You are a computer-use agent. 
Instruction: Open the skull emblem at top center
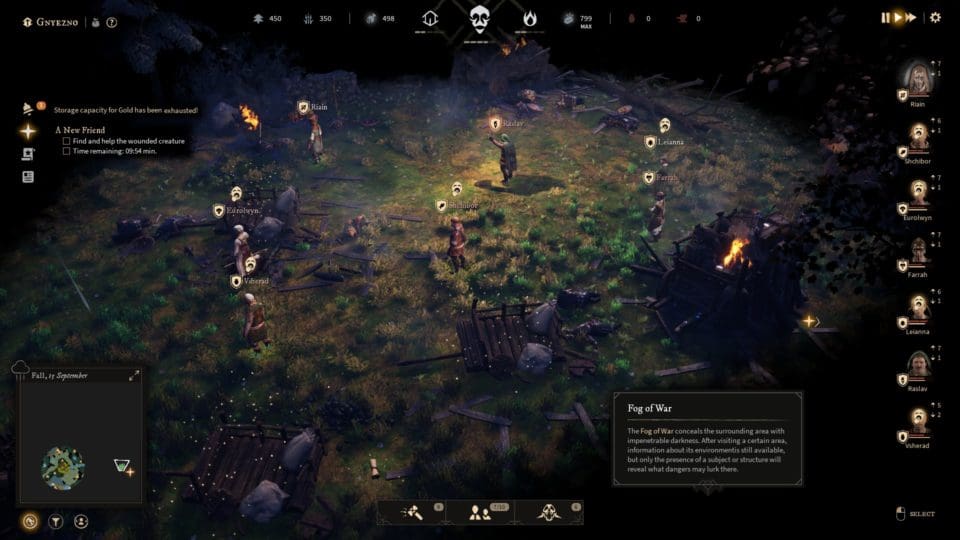coord(480,18)
